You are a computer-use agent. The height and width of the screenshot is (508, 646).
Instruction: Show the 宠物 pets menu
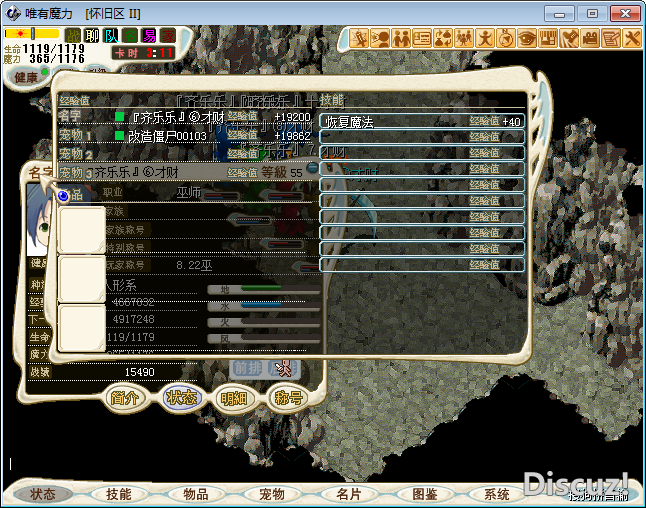point(272,494)
